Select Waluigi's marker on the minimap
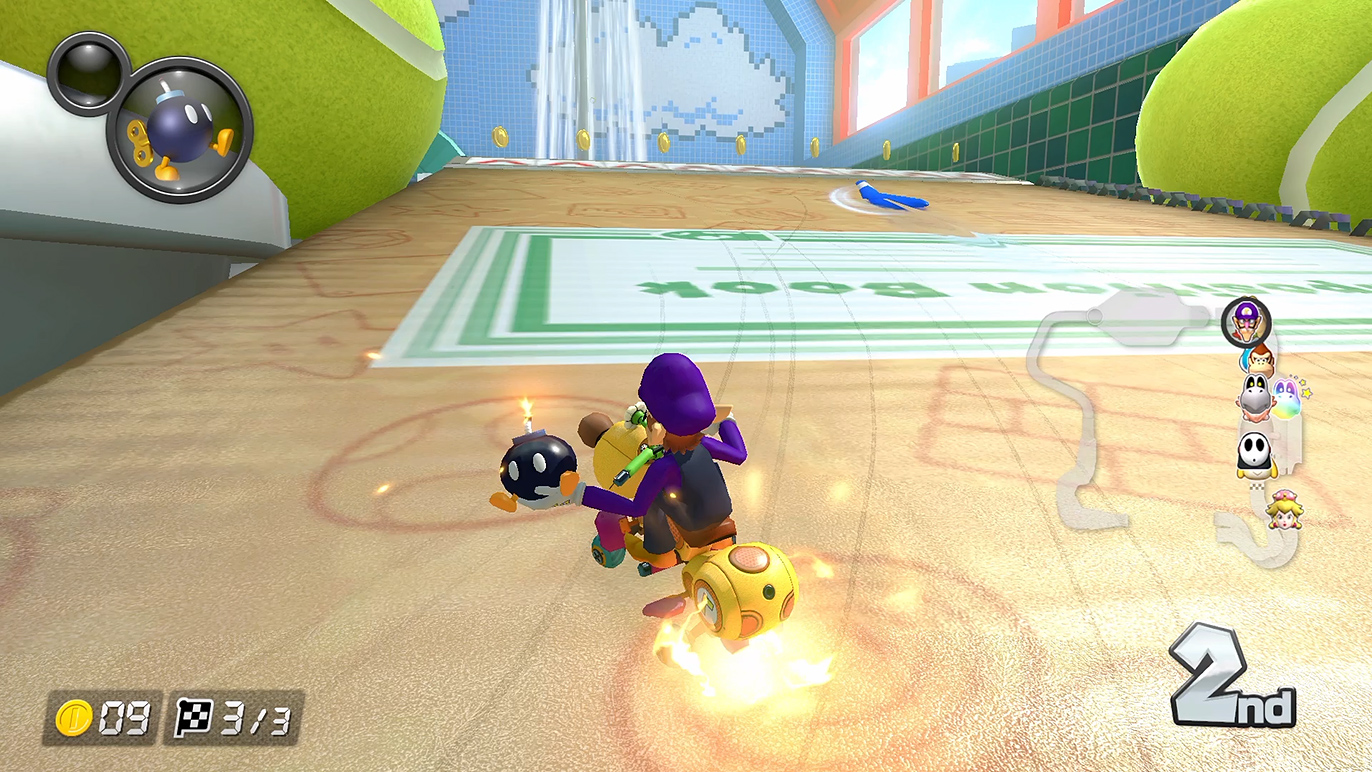The width and height of the screenshot is (1372, 772). pos(1246,322)
